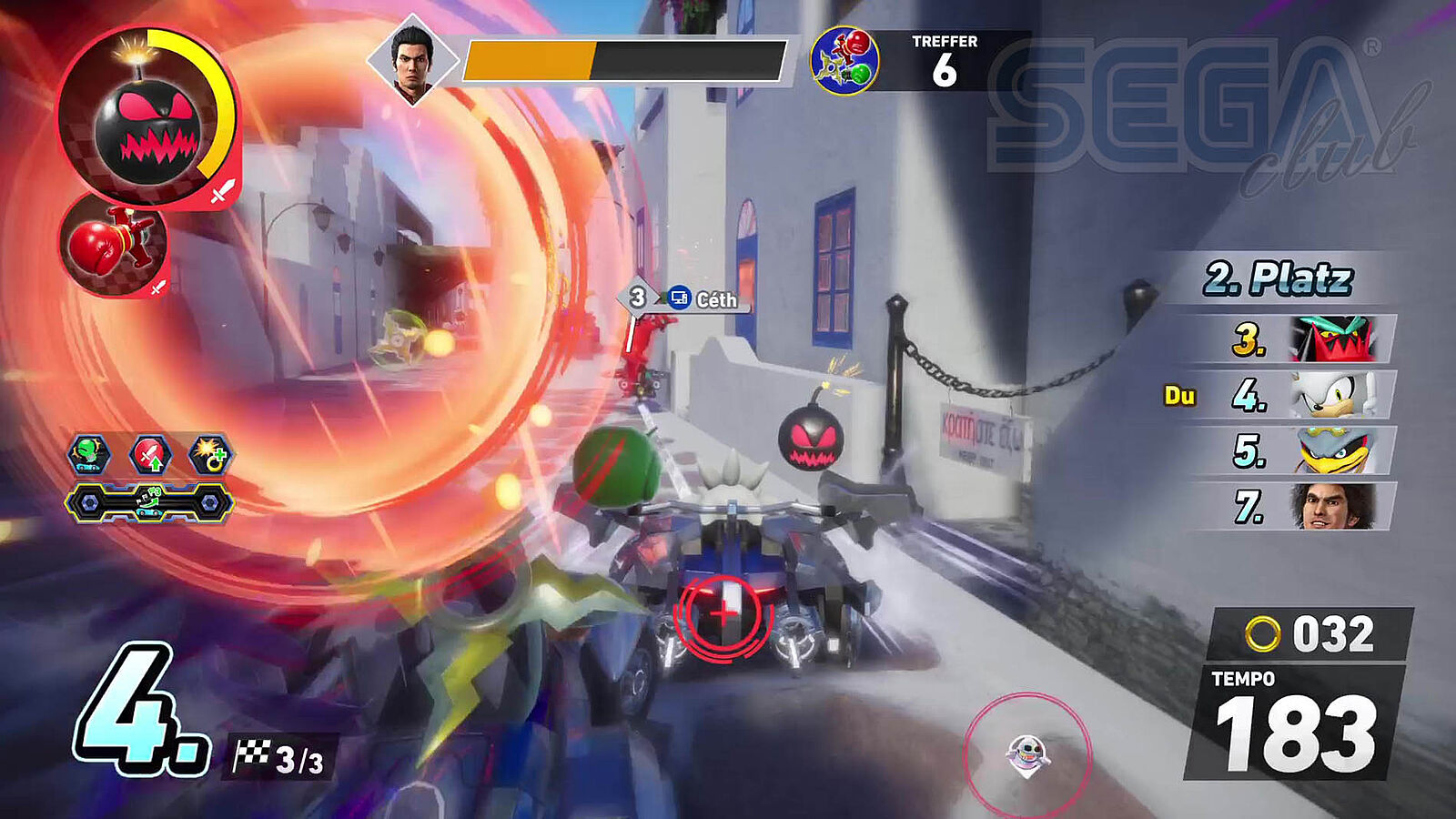Screen dimensions: 1456x819
Task: Click the rival portrait beside the orange gauge
Action: [x=412, y=58]
